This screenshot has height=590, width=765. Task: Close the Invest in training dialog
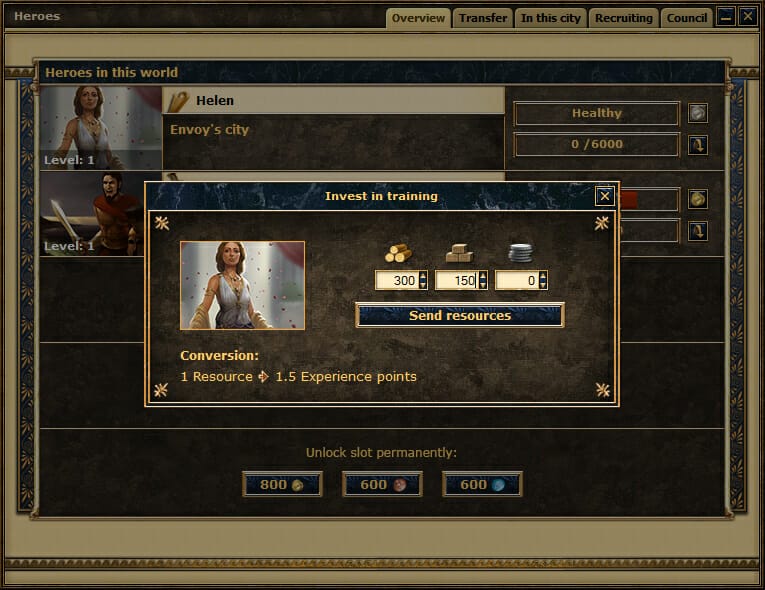coord(604,196)
